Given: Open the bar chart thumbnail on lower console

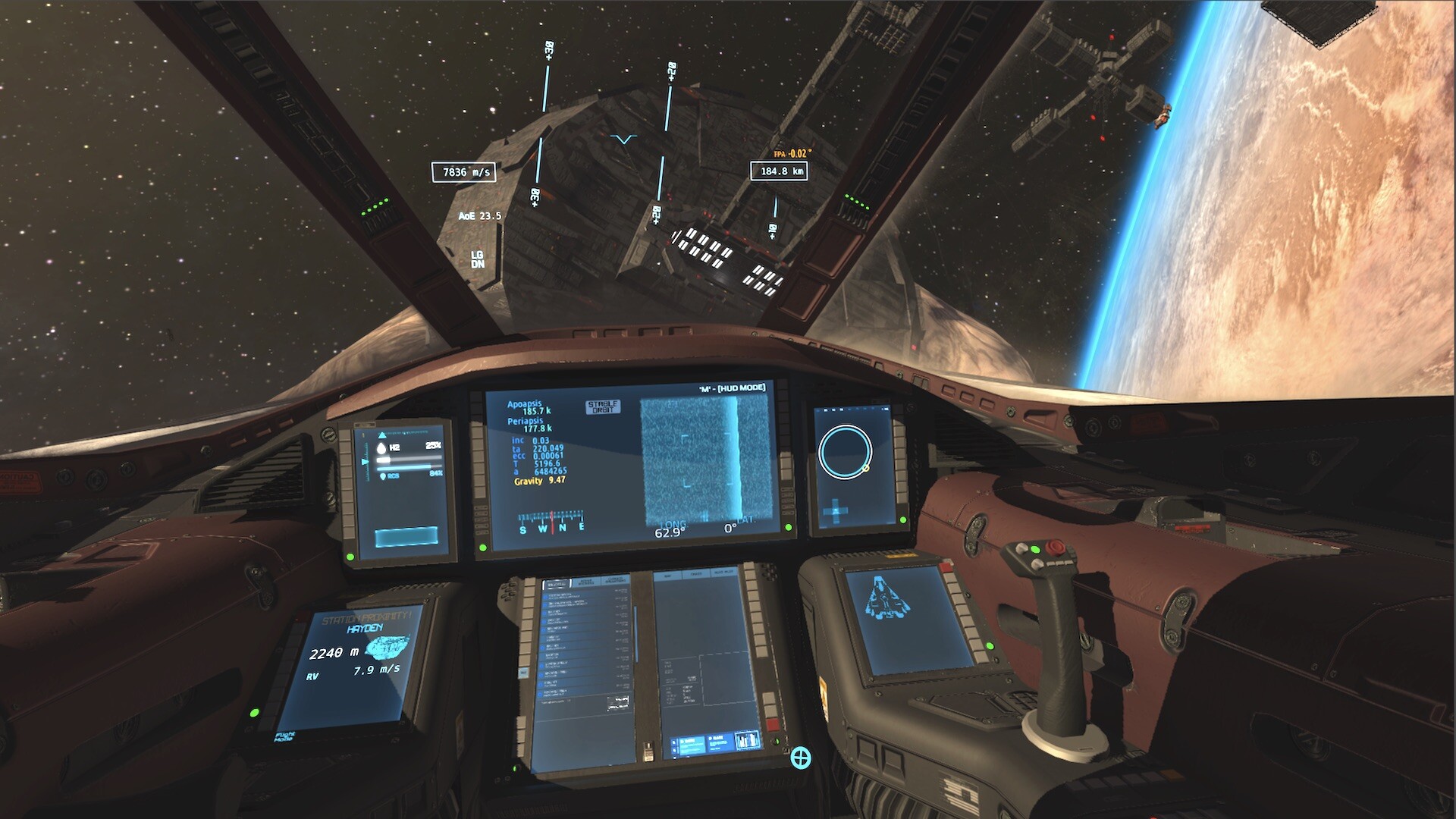Looking at the screenshot, I should (x=746, y=740).
